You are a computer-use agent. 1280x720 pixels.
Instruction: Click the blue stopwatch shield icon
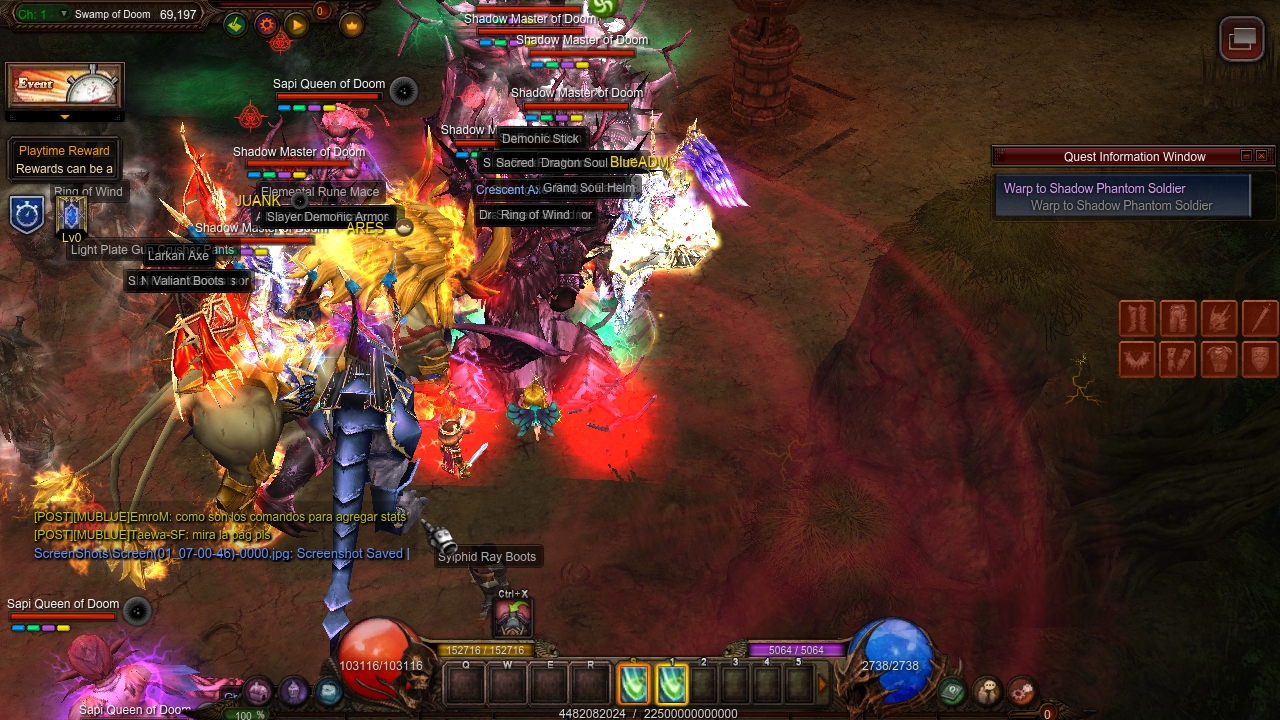tap(27, 215)
